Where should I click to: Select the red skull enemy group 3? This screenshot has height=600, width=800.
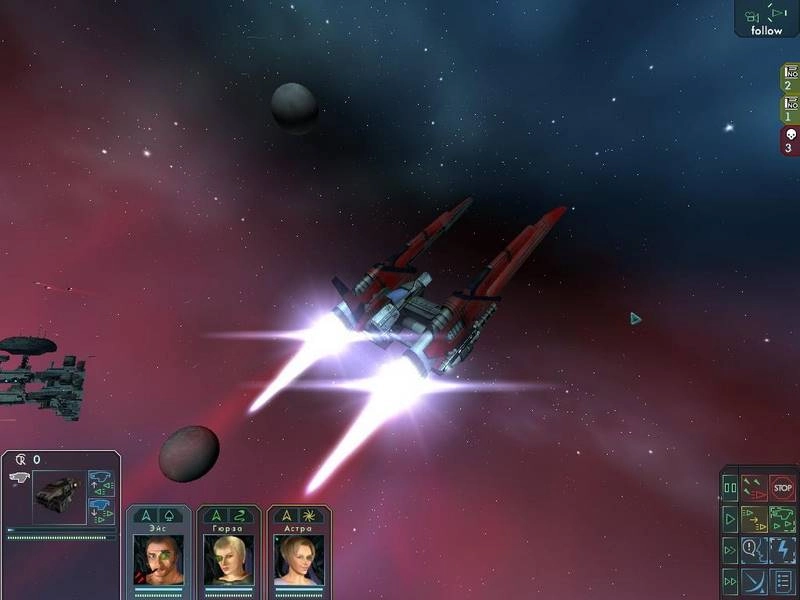coord(789,141)
